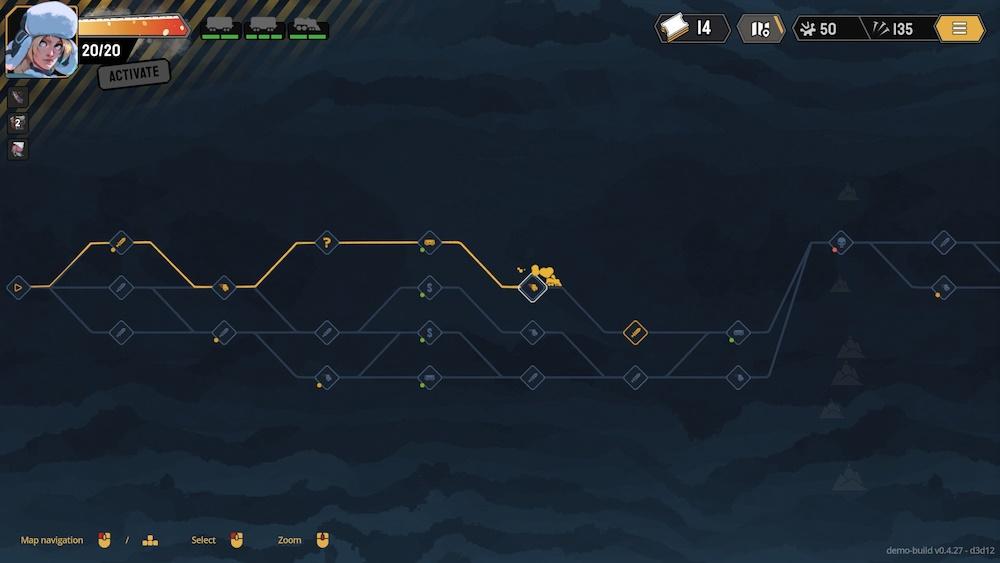Select the blonde engineer portrait

(x=41, y=40)
